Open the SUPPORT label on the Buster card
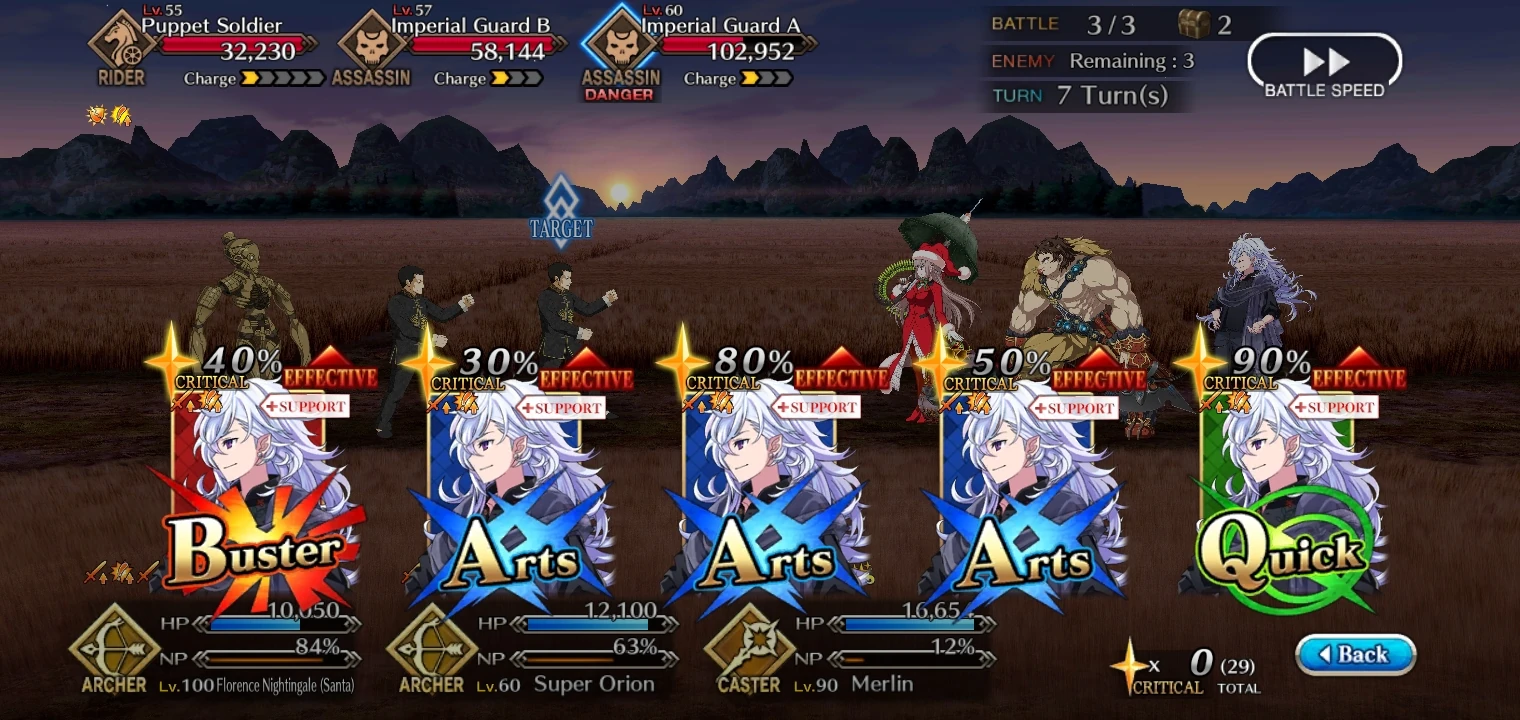Screen dimensions: 1520x720 (x=307, y=407)
